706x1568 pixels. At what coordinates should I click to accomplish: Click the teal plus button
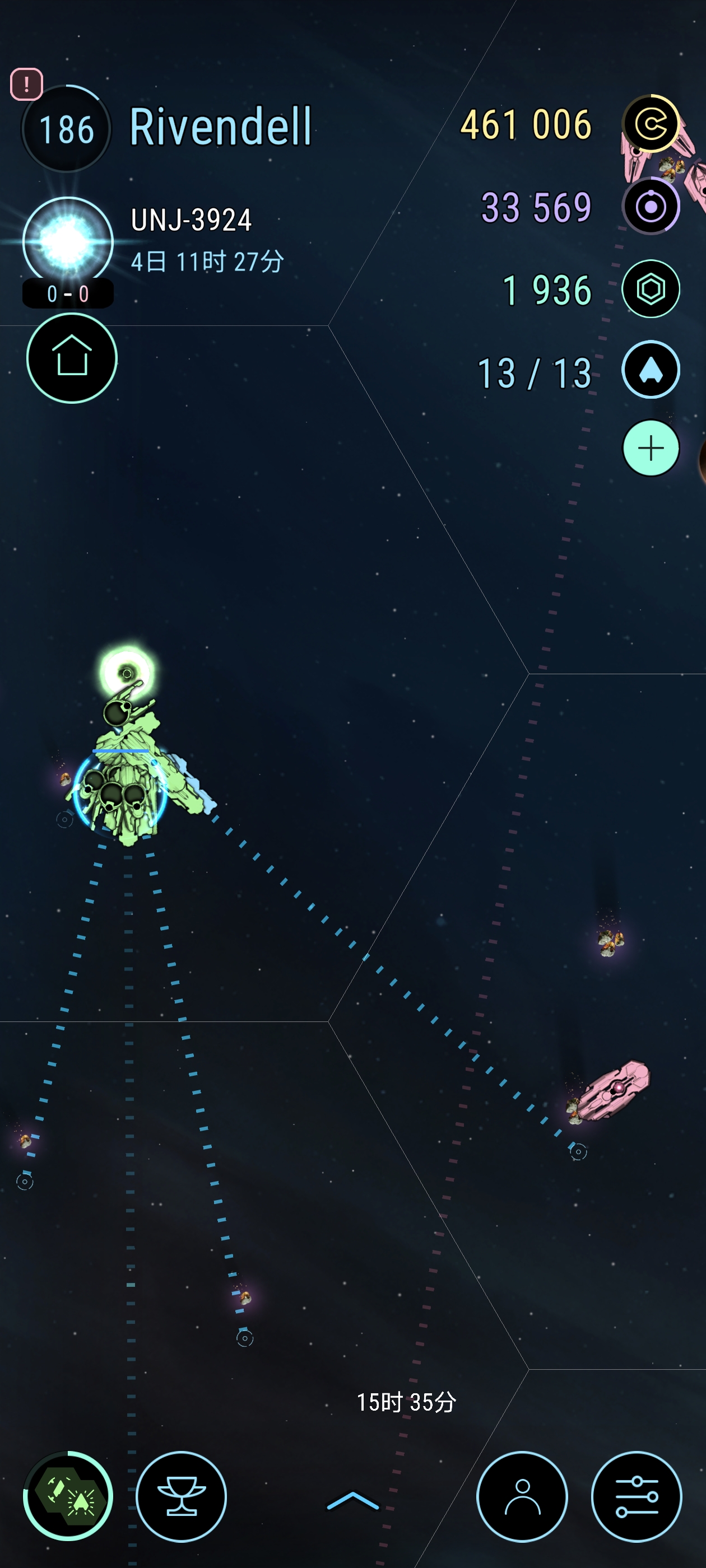(651, 449)
